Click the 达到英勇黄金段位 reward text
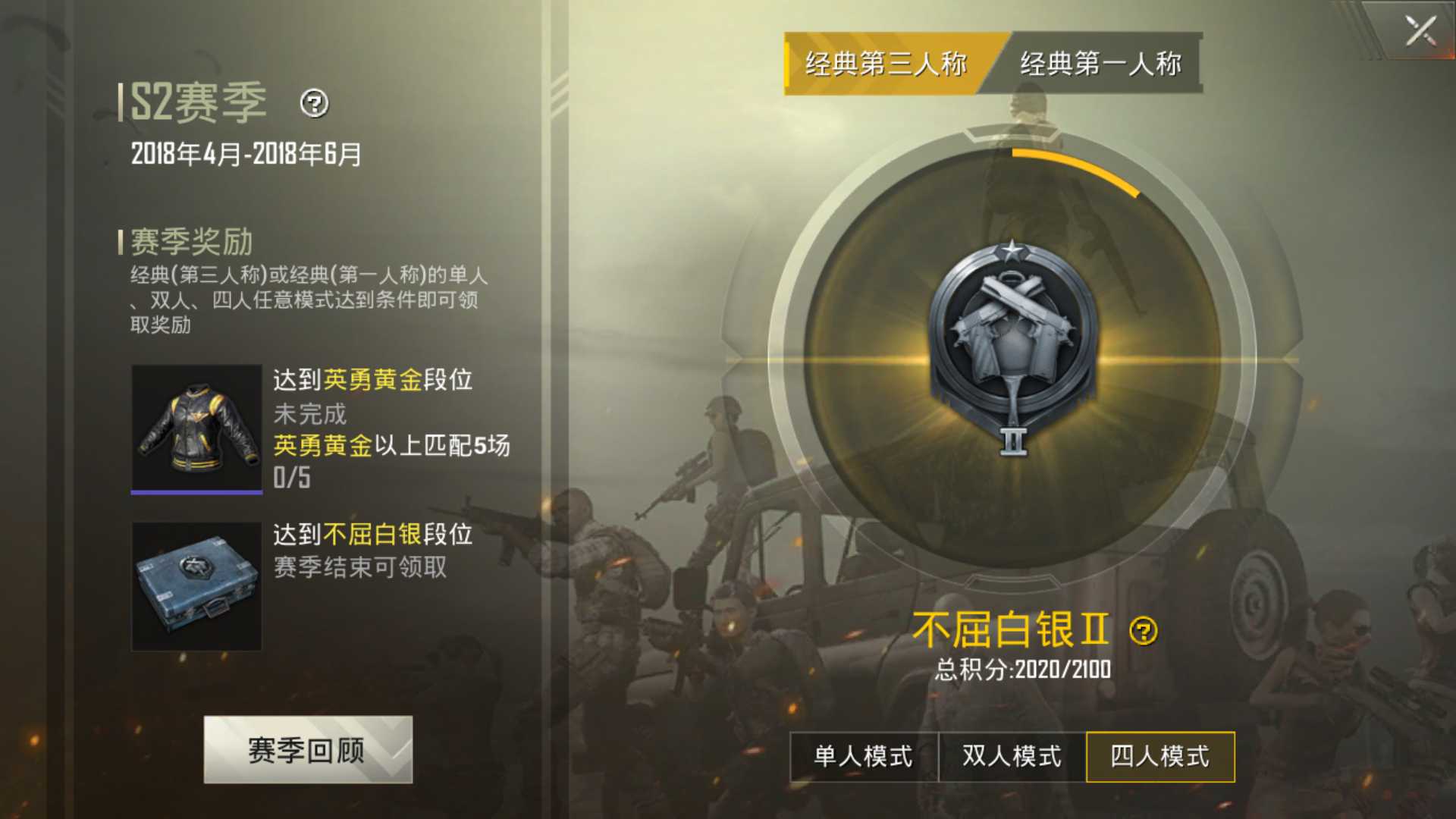The image size is (1456, 819). [x=373, y=381]
